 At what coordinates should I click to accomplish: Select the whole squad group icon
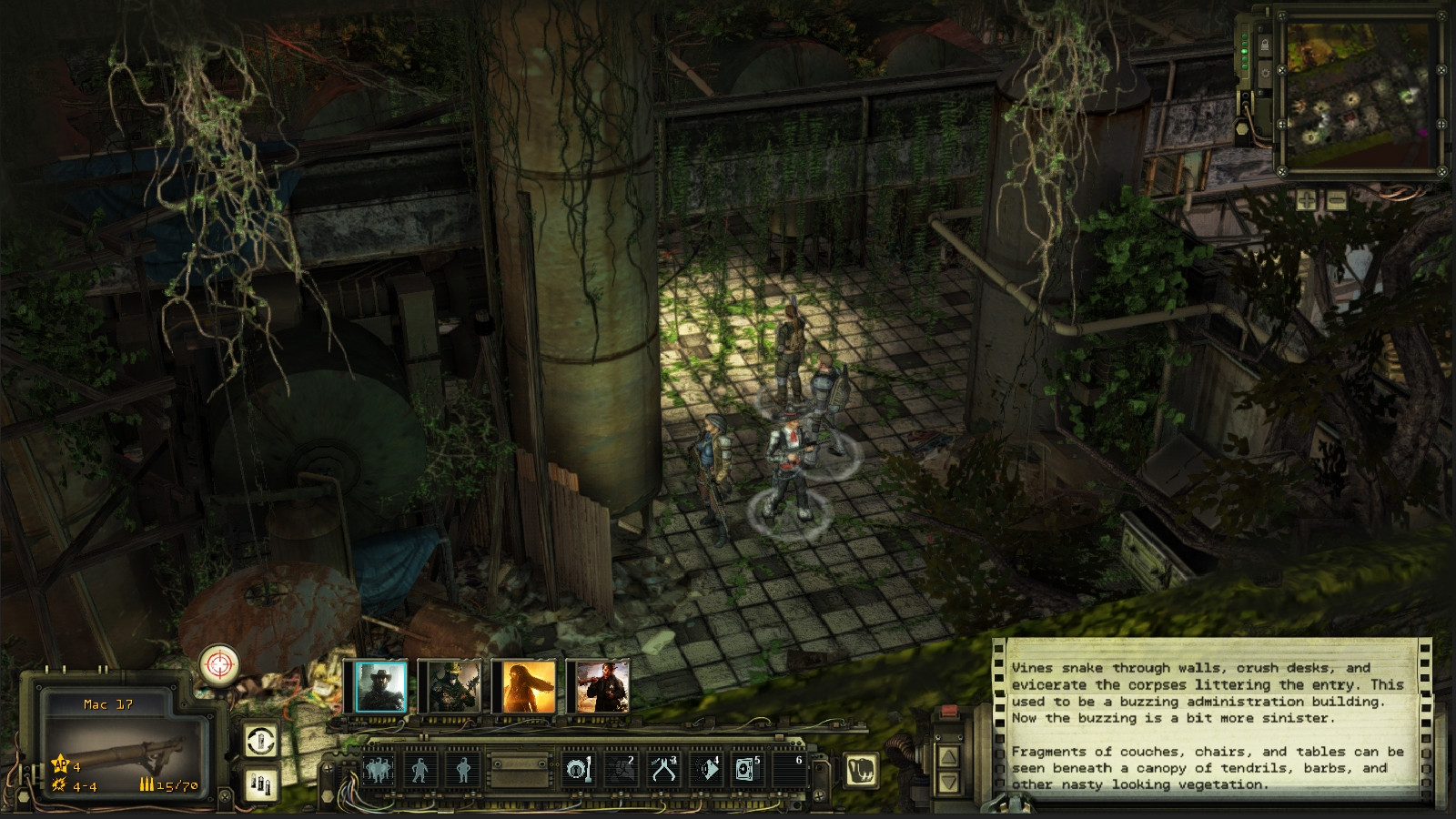[x=378, y=770]
